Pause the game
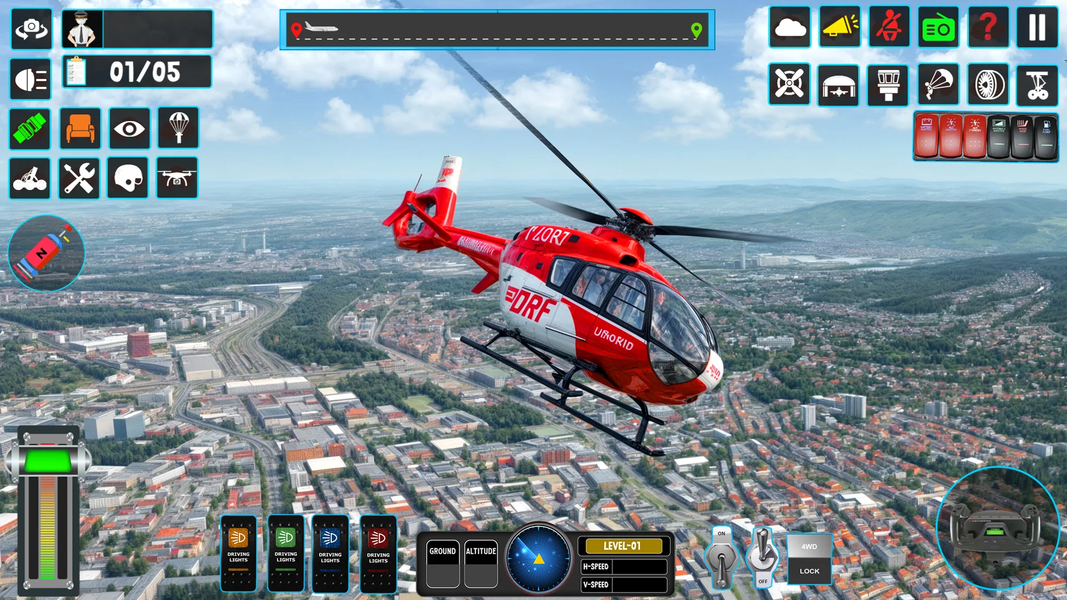The height and width of the screenshot is (600, 1067). (x=1037, y=27)
